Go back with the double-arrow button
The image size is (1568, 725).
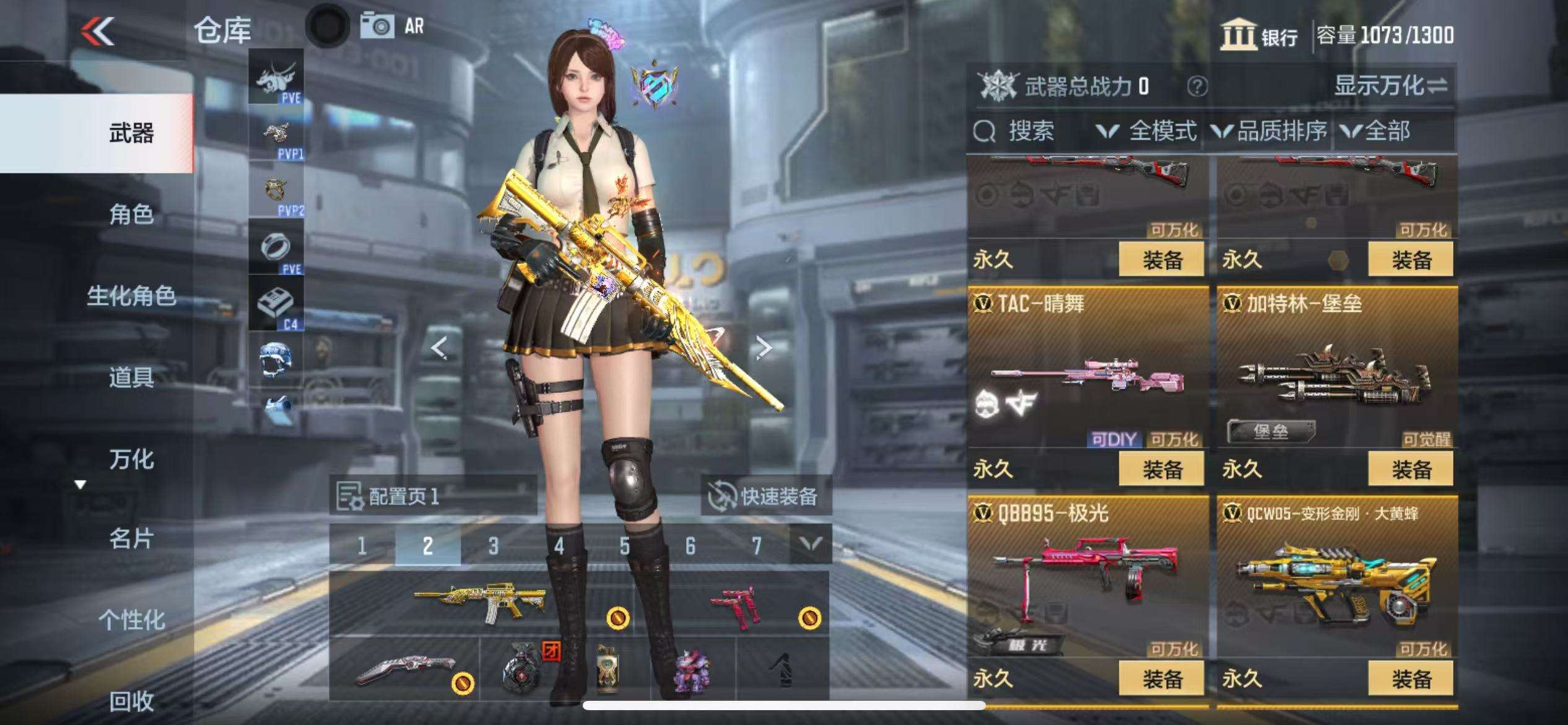(98, 31)
